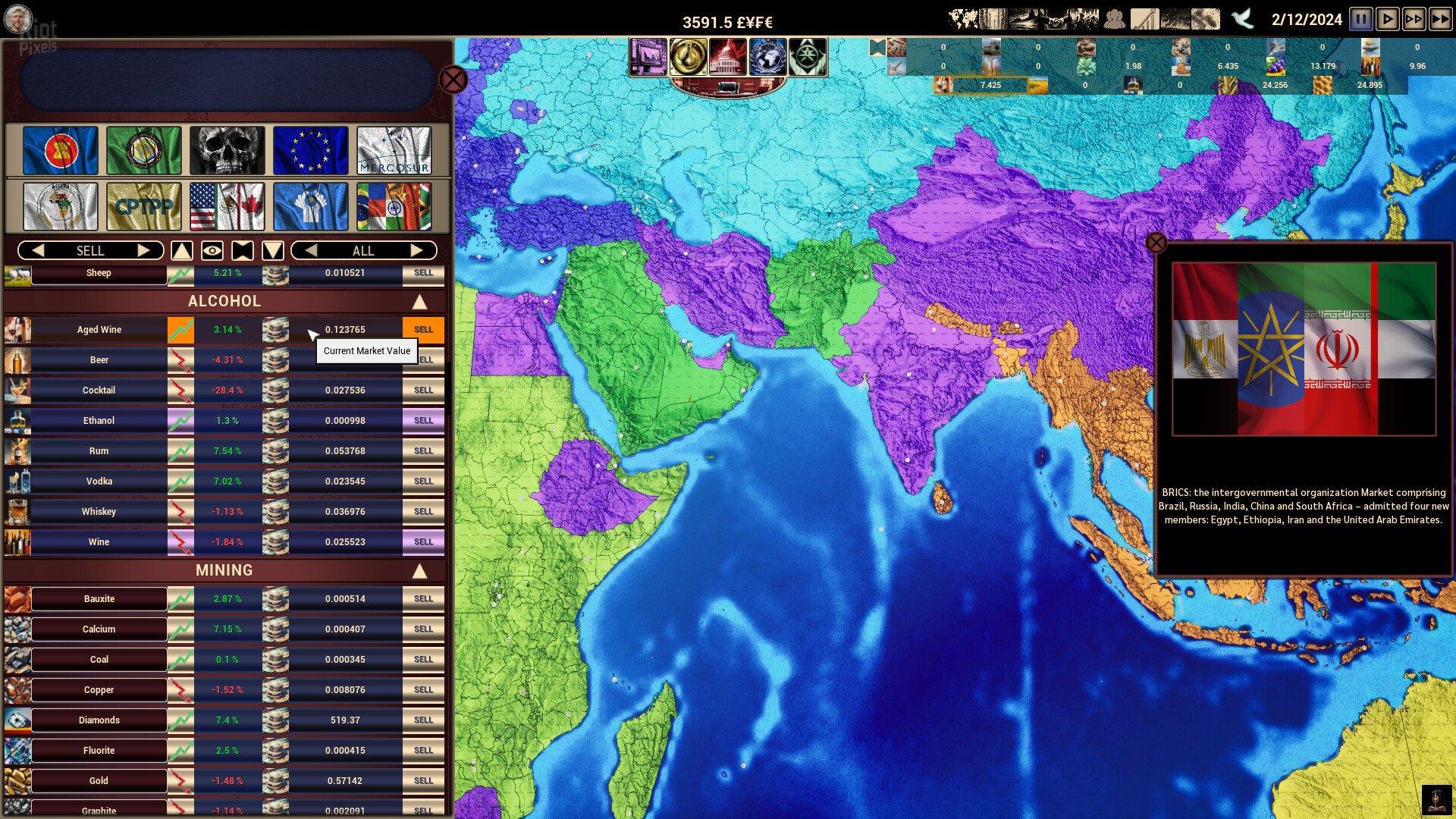Select the ASEAN flag market
Viewport: 1456px width, 819px height.
tap(61, 150)
